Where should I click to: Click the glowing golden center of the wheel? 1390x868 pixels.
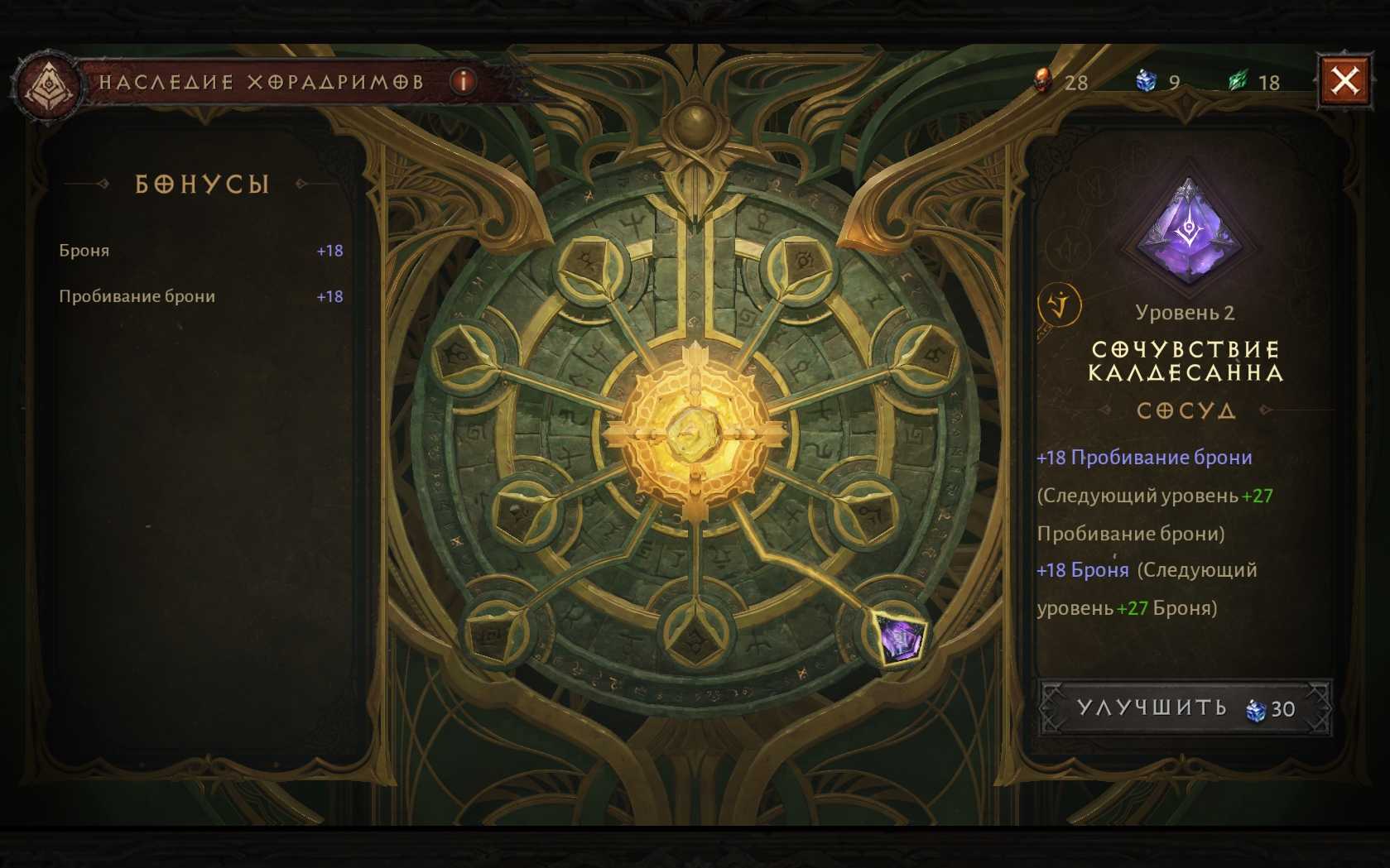(x=694, y=432)
